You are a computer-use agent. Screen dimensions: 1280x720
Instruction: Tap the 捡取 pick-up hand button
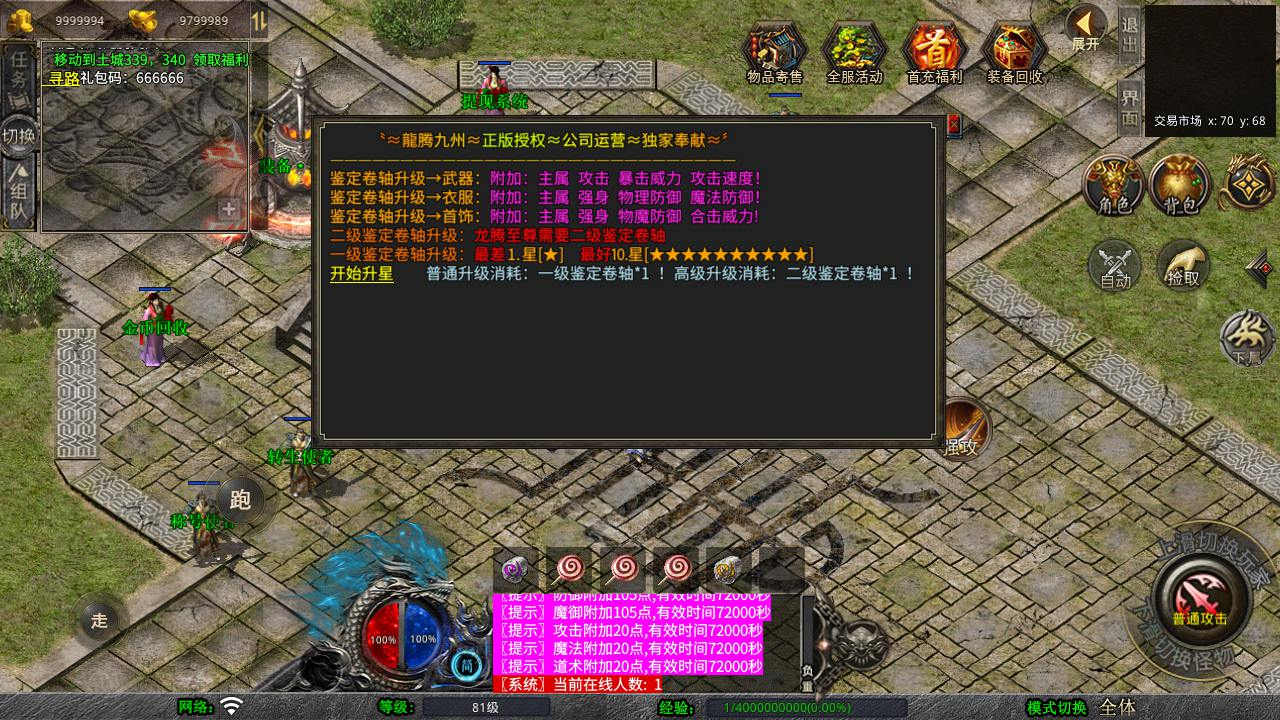coord(1183,267)
